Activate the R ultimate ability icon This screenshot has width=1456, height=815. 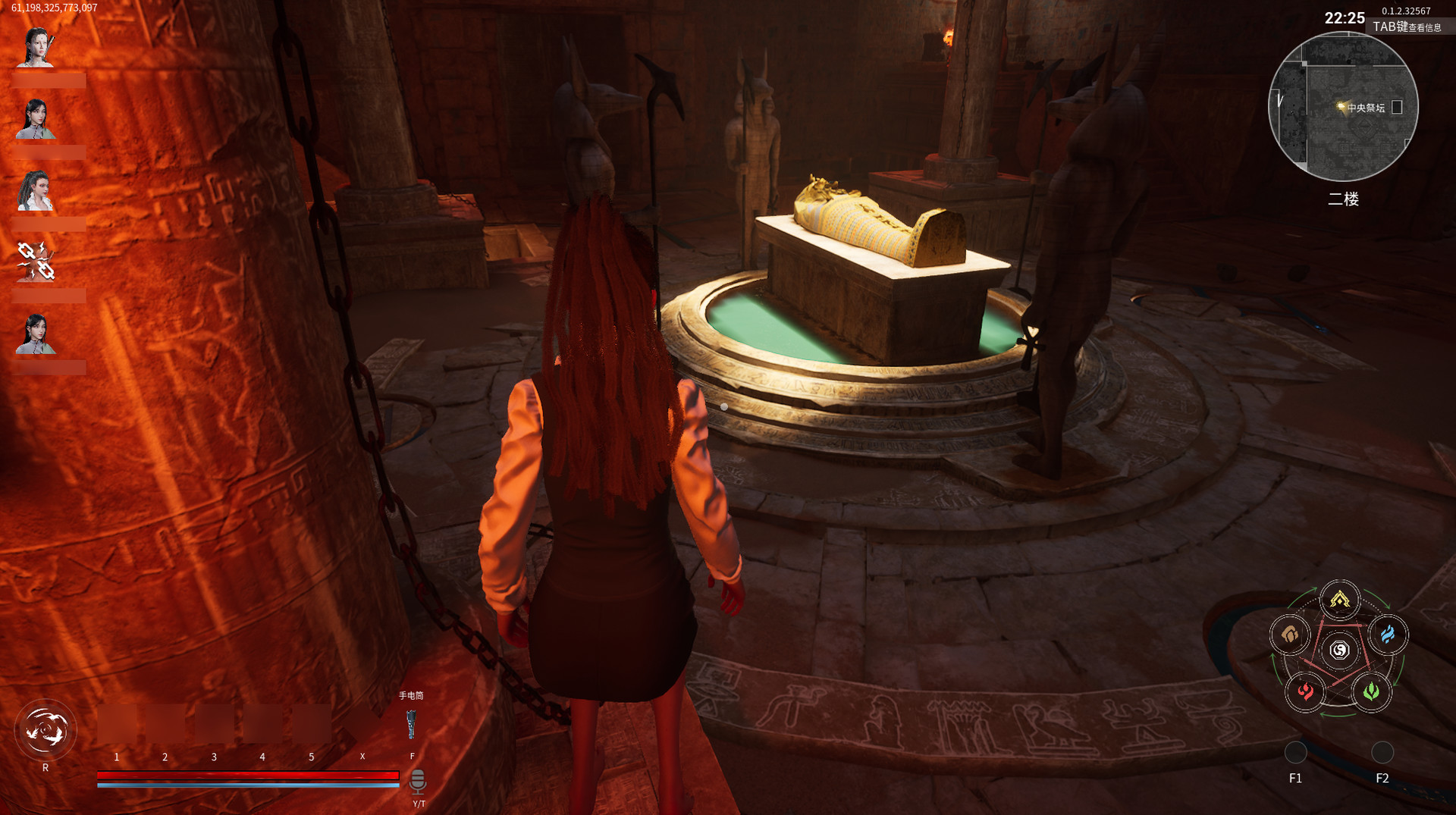click(47, 728)
